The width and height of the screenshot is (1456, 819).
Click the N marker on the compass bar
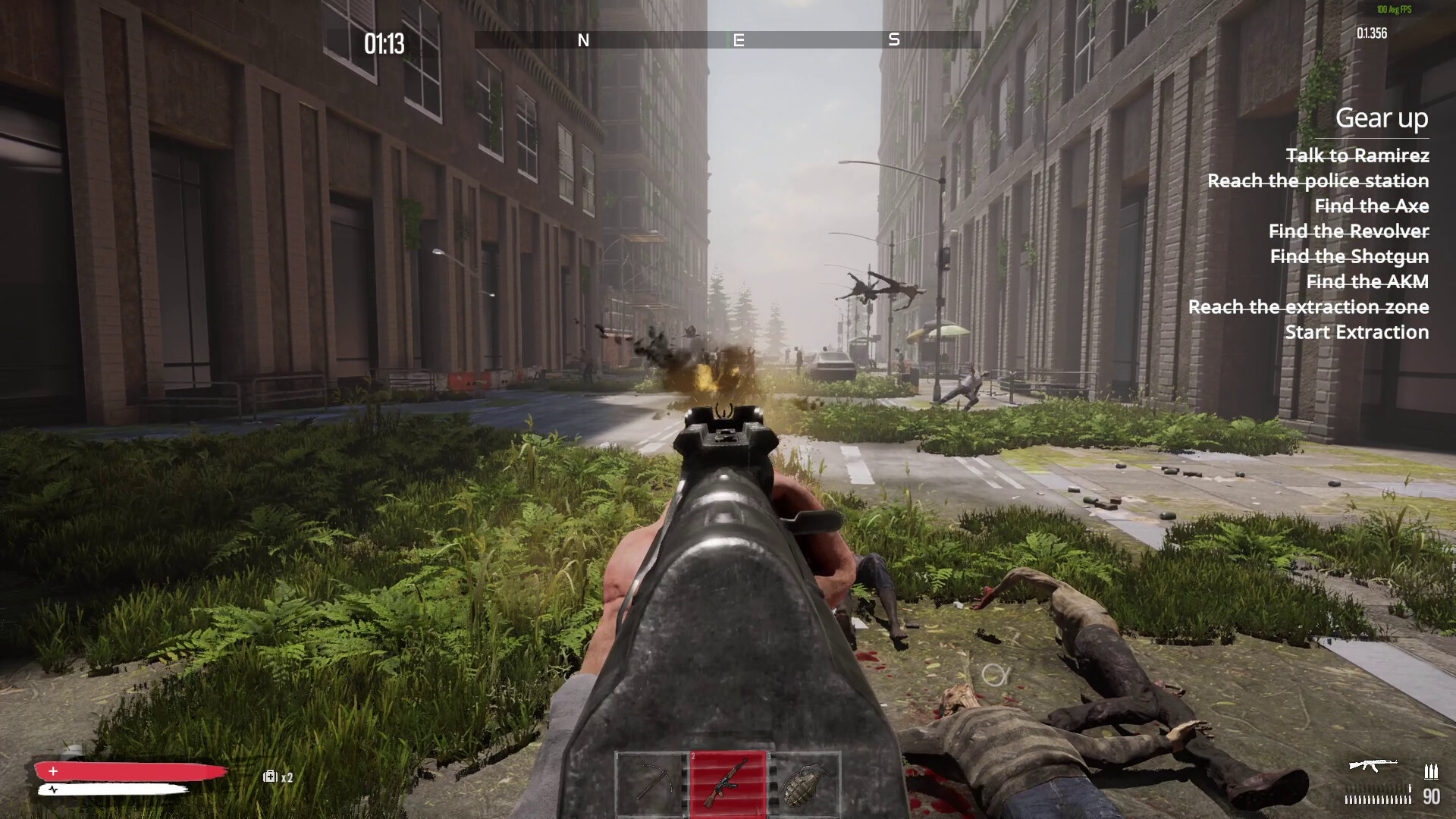pos(584,41)
